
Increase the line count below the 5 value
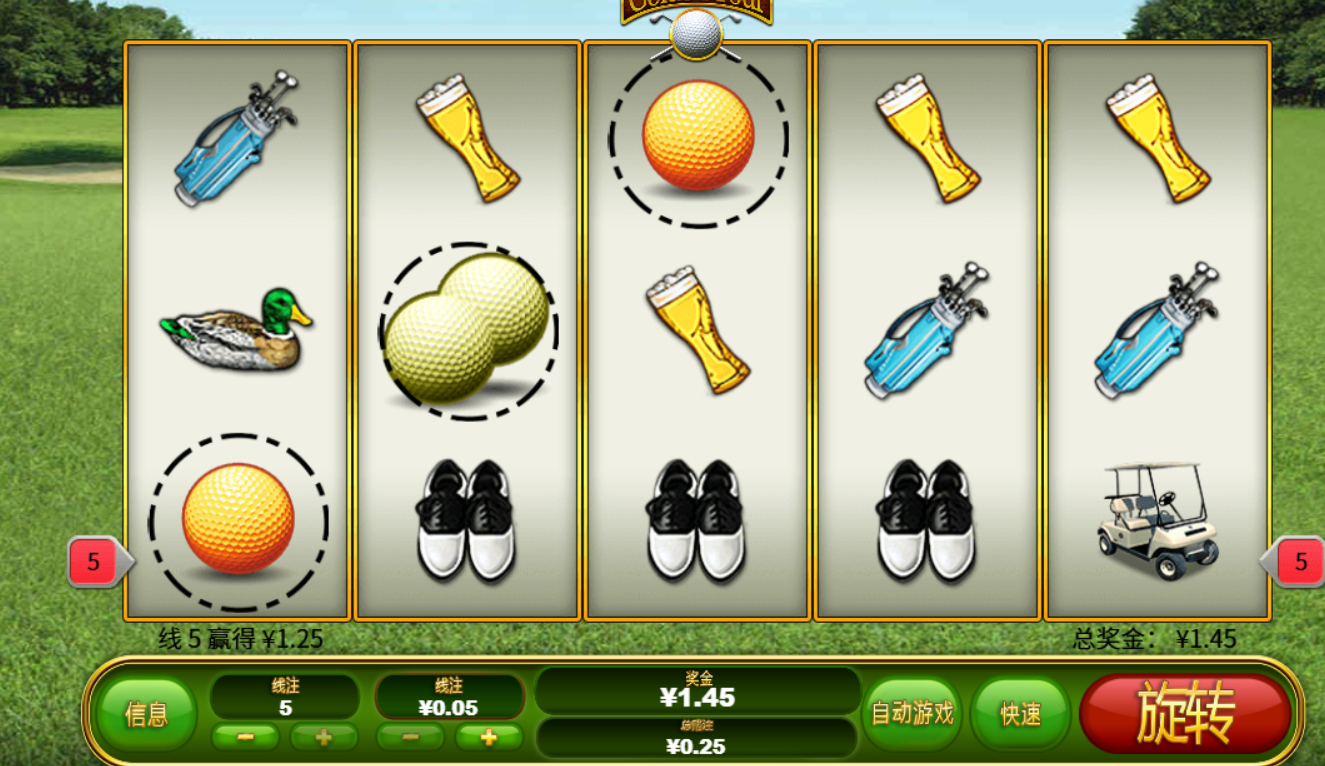(x=323, y=738)
